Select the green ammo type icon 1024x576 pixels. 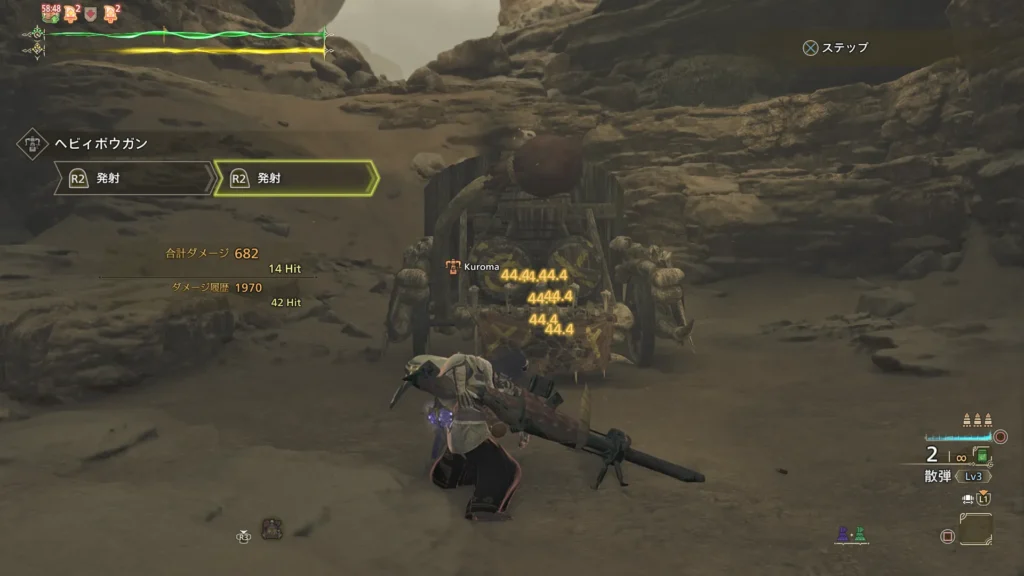tap(982, 457)
